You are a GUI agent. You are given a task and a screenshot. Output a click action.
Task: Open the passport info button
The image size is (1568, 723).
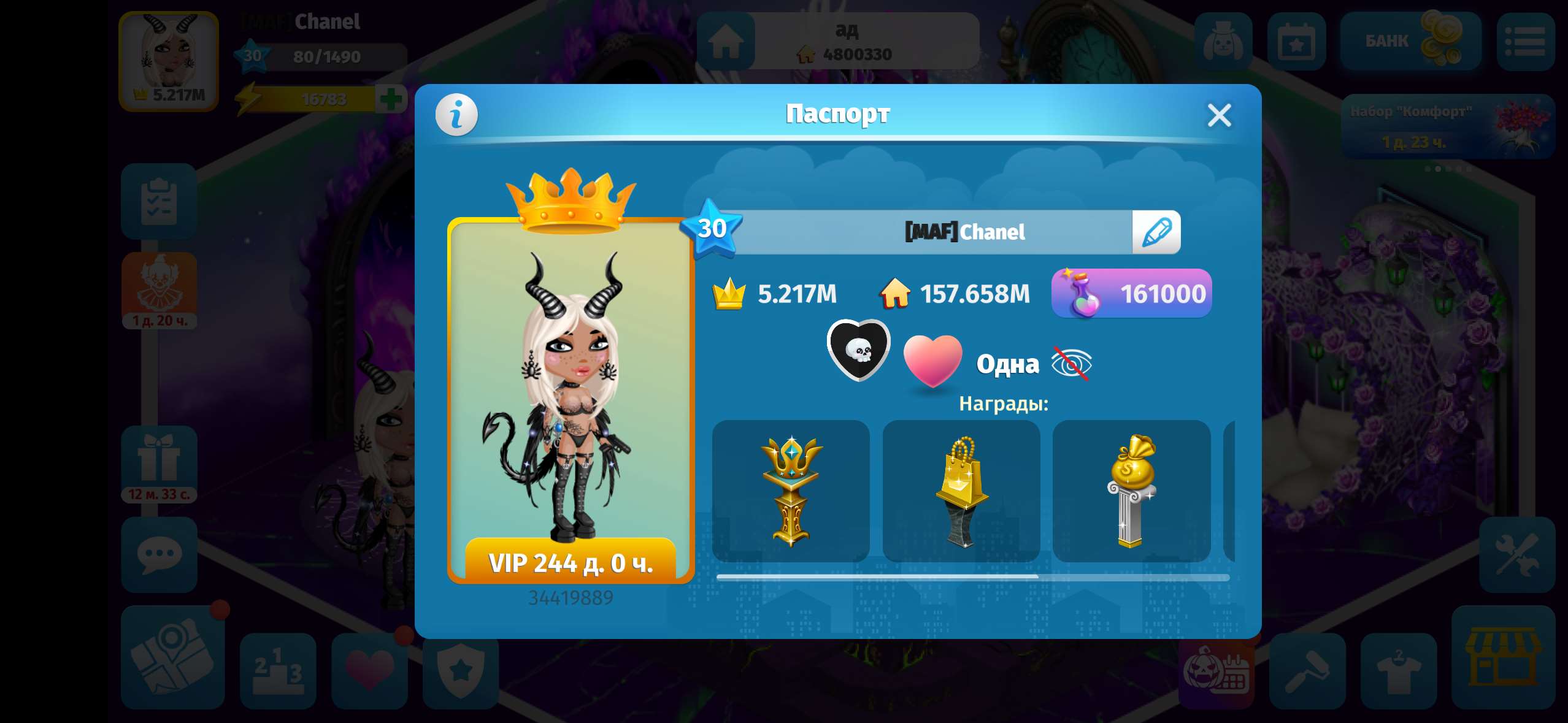pos(456,114)
